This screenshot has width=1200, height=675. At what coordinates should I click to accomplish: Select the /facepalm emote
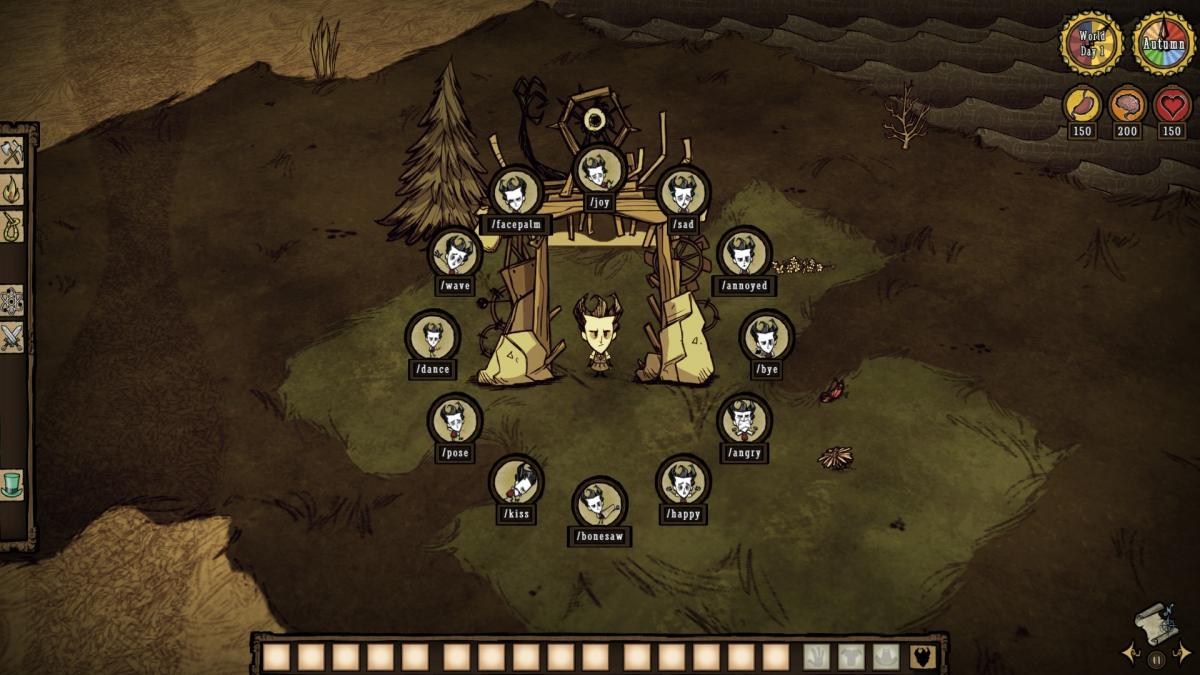click(x=516, y=193)
